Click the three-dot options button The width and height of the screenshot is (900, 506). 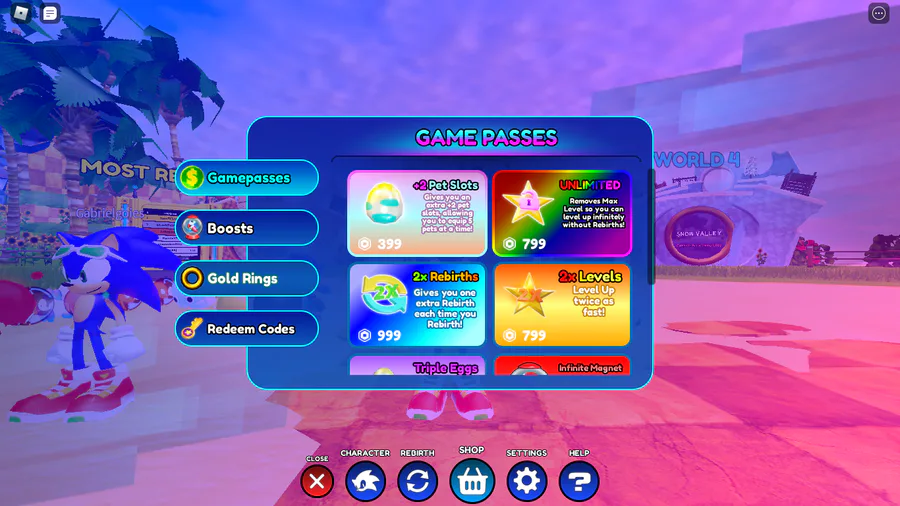pyautogui.click(x=878, y=13)
